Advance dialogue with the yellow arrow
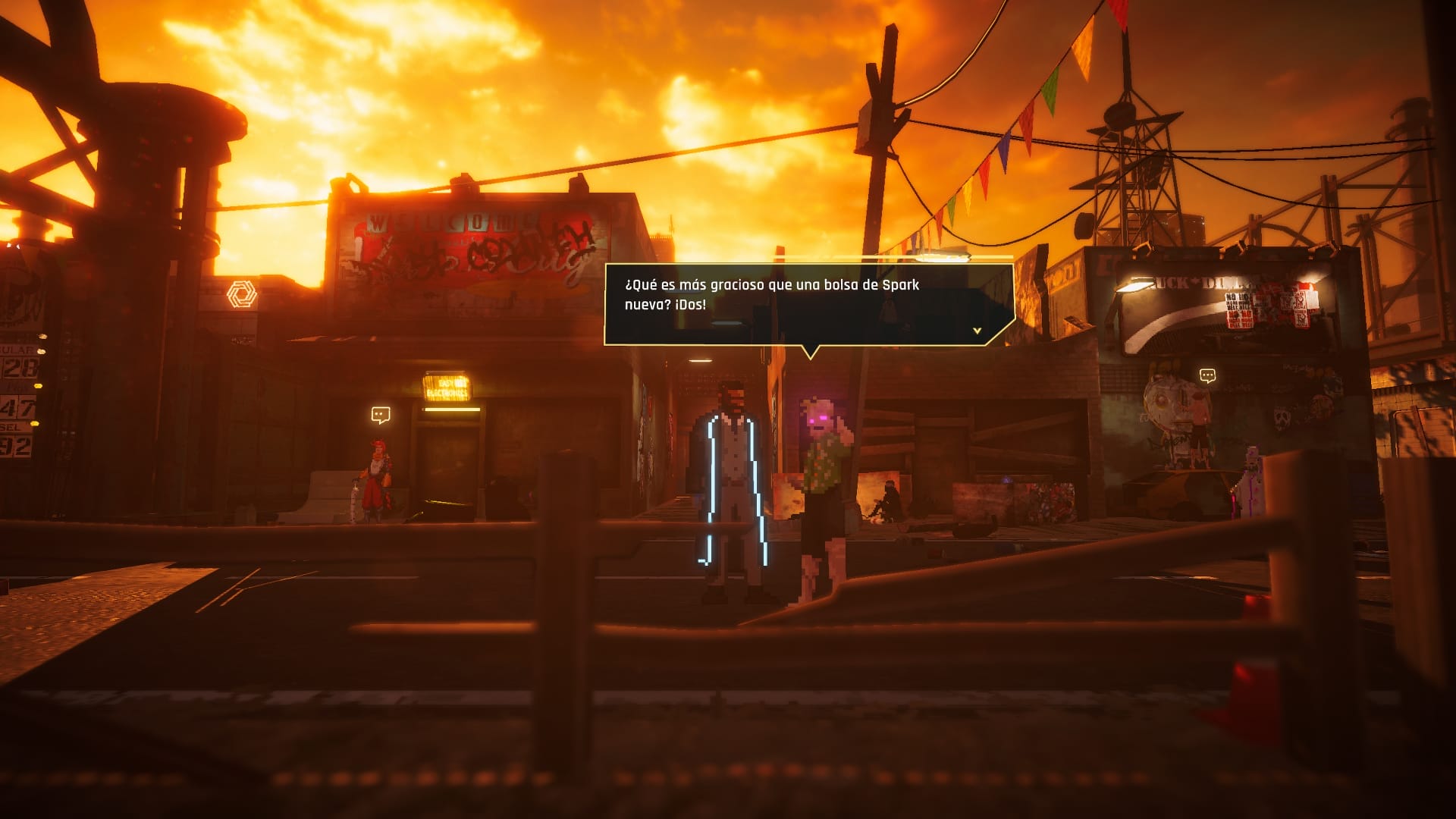The height and width of the screenshot is (819, 1456). point(977,331)
